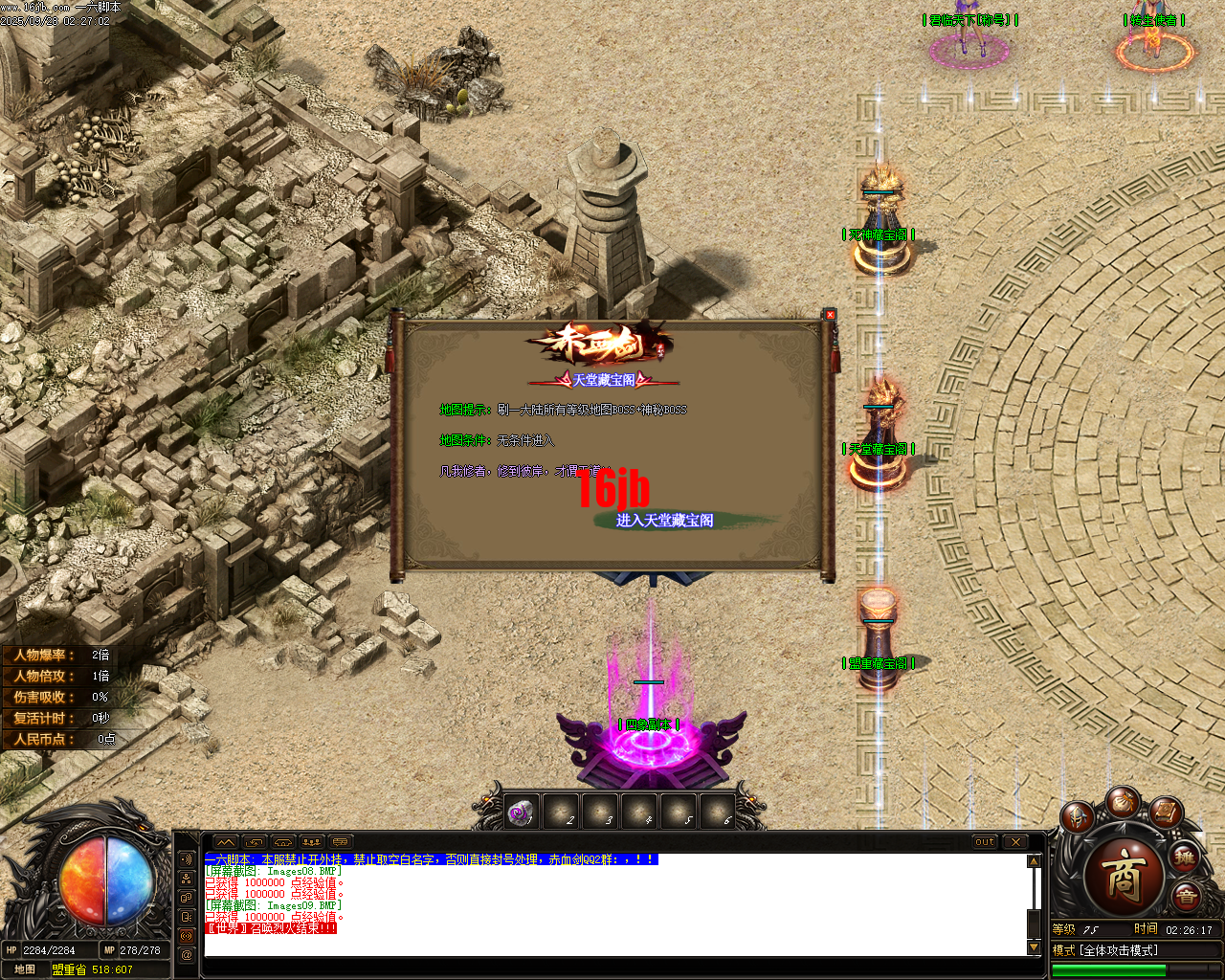Click the out button above the chat
Viewport: 1225px width, 980px height.
point(985,842)
